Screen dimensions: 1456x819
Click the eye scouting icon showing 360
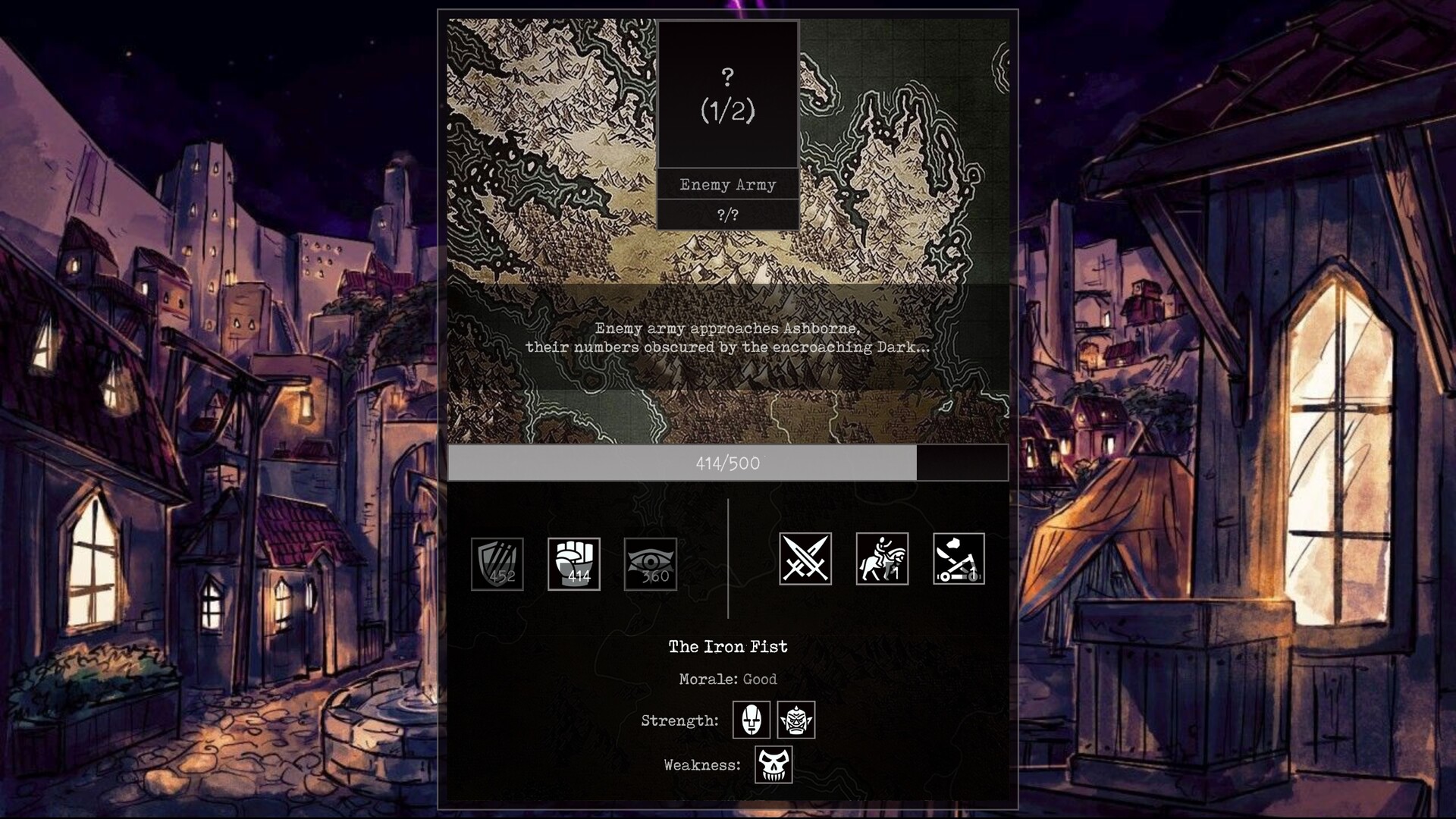(651, 563)
